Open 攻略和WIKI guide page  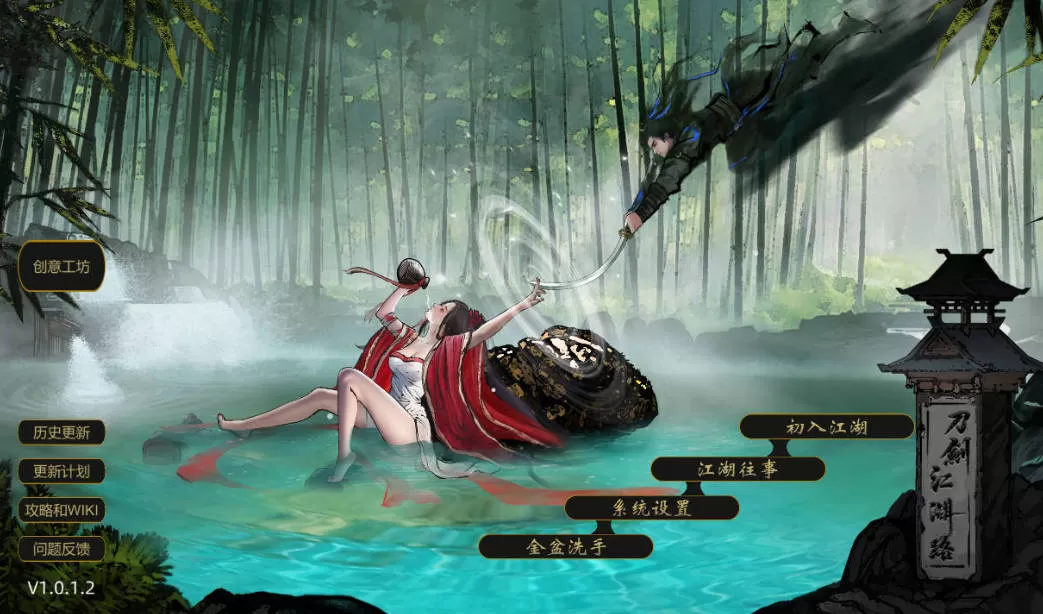(x=61, y=509)
